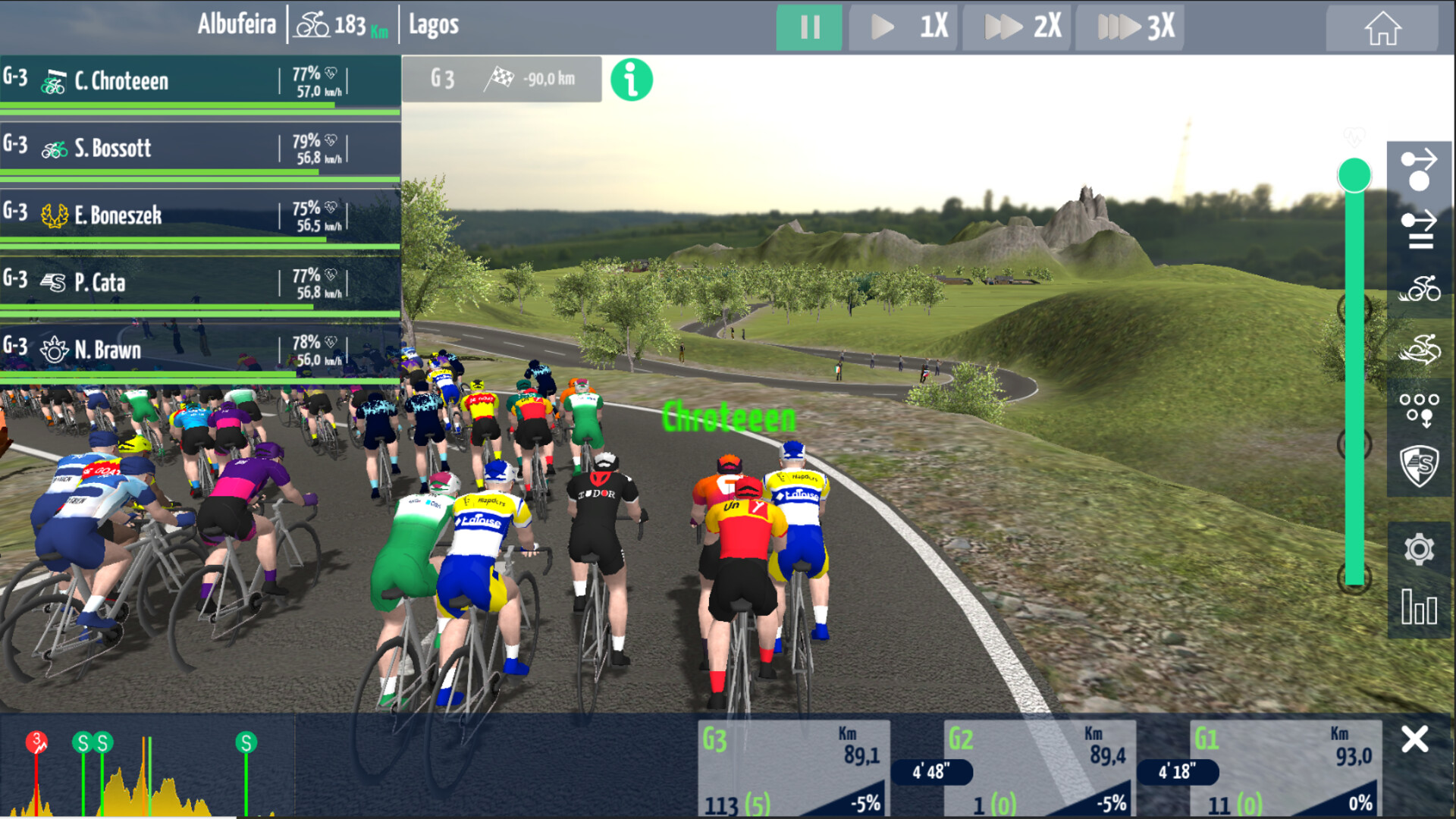Select the G1 group panel
The width and height of the screenshot is (1456, 819).
(x=1285, y=767)
